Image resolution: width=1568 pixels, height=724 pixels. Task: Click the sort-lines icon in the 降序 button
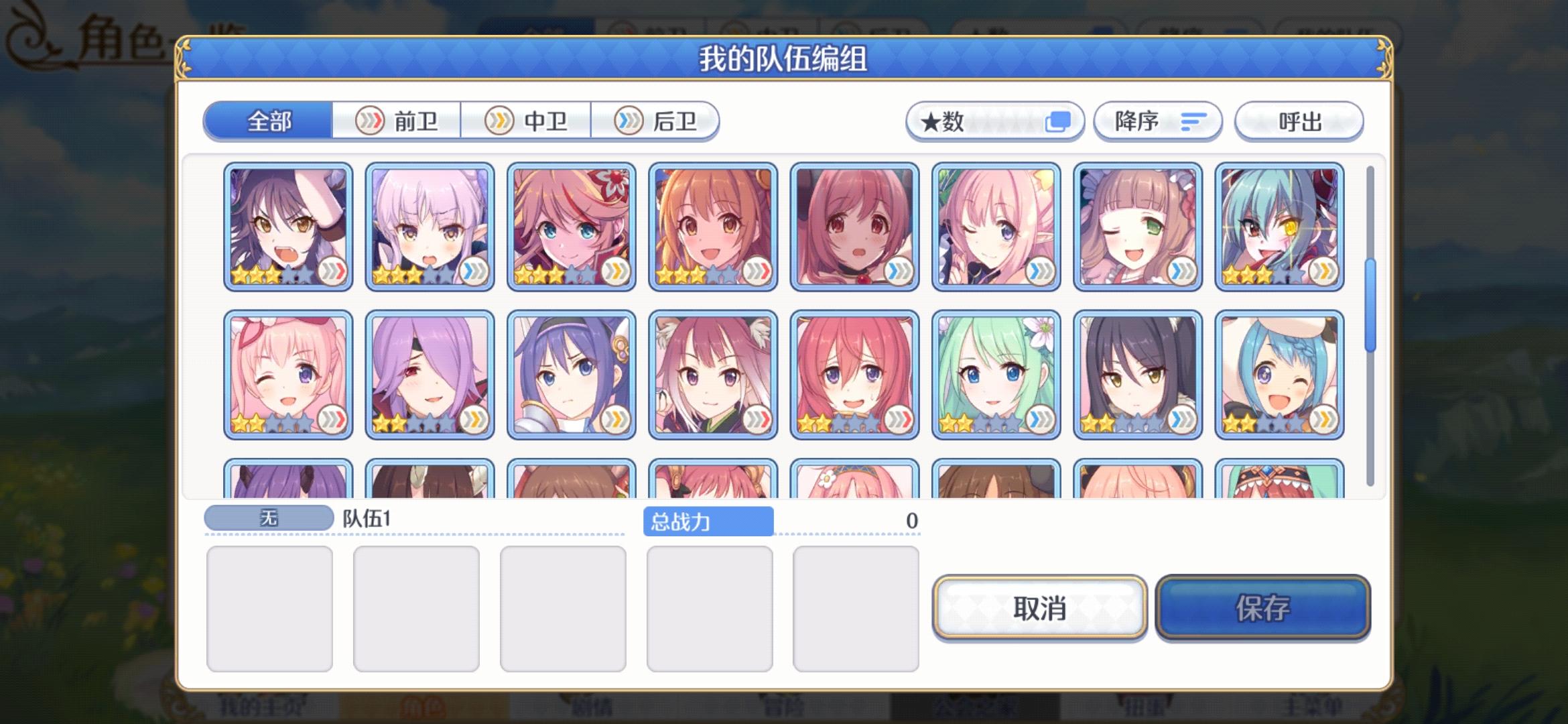[x=1193, y=121]
